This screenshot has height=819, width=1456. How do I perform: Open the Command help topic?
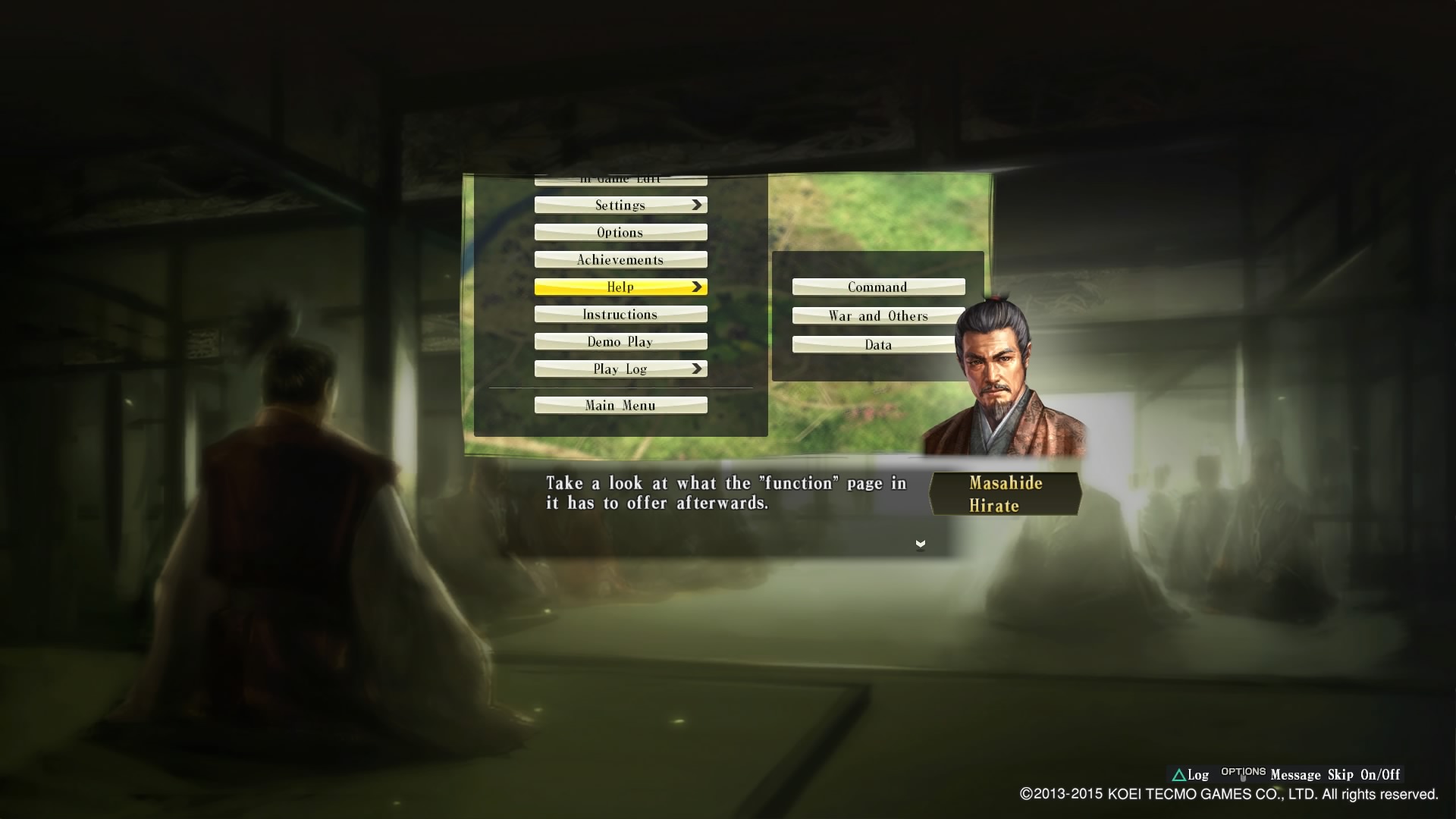pyautogui.click(x=877, y=287)
